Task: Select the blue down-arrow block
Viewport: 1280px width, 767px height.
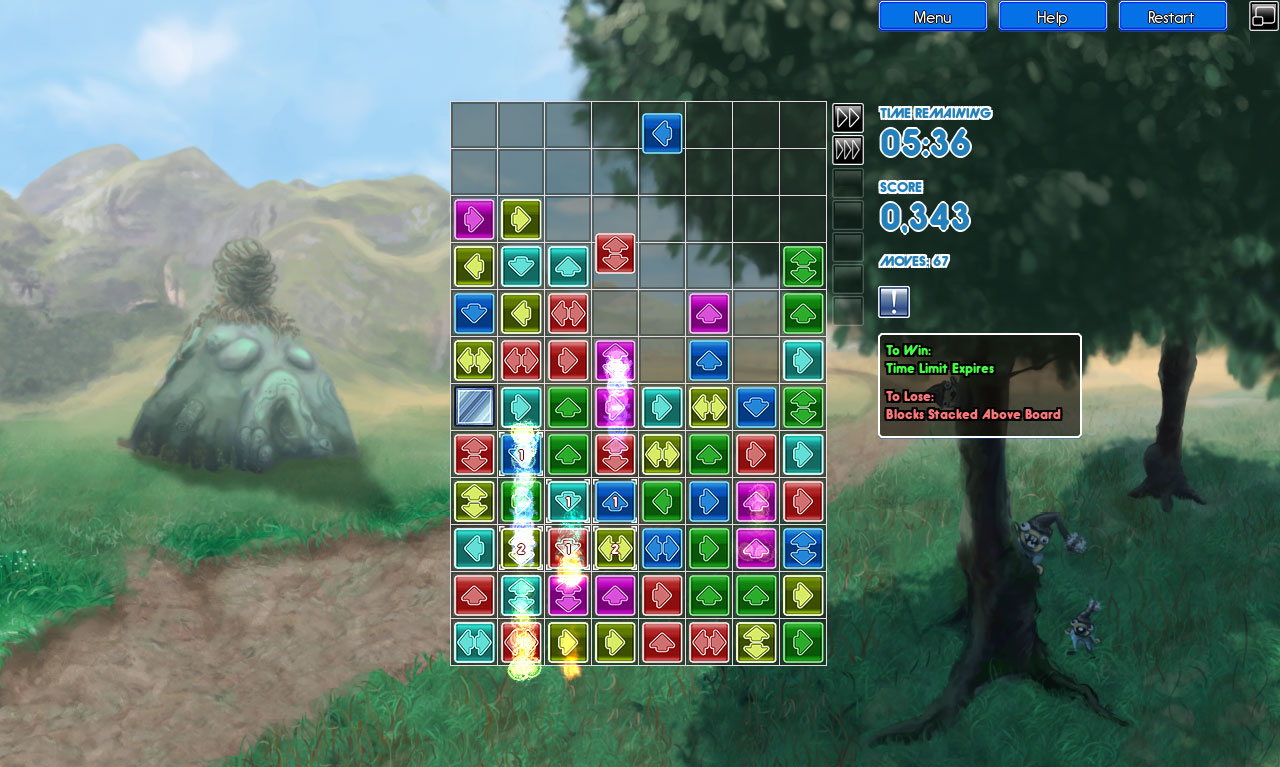Action: pyautogui.click(x=473, y=312)
